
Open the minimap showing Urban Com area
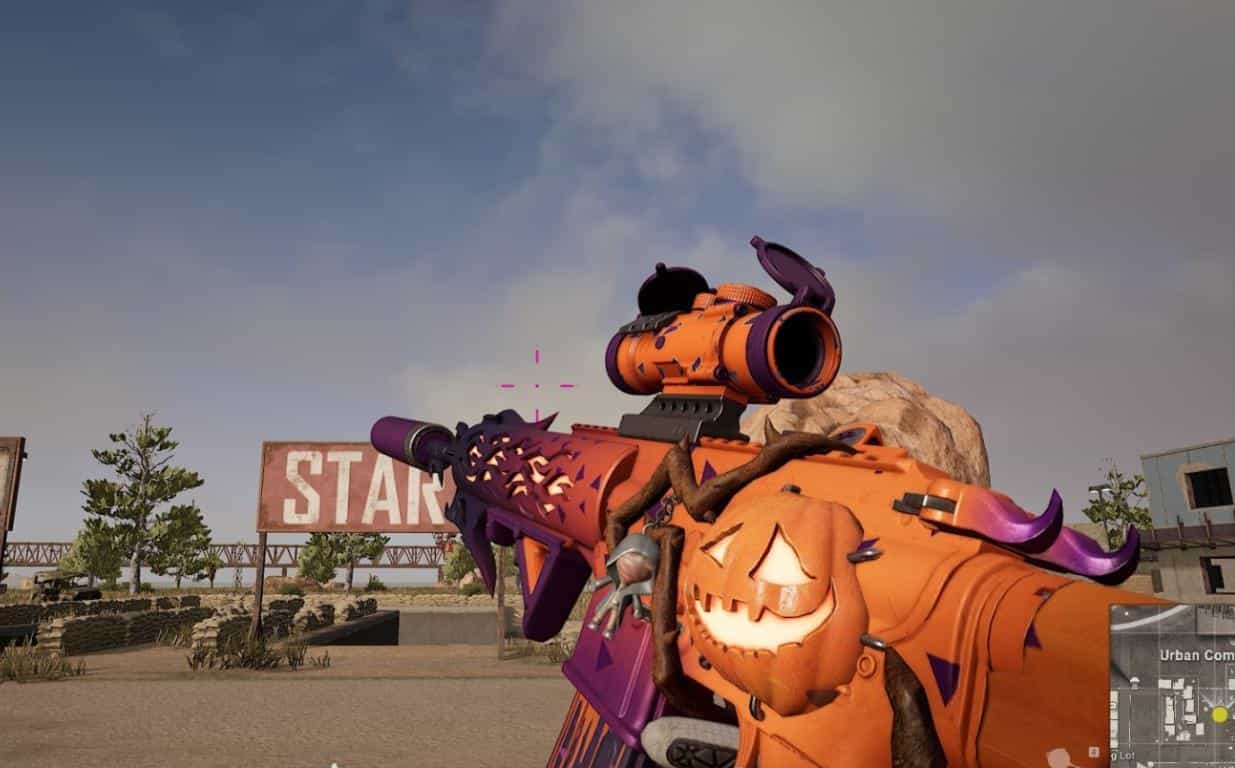1172,686
